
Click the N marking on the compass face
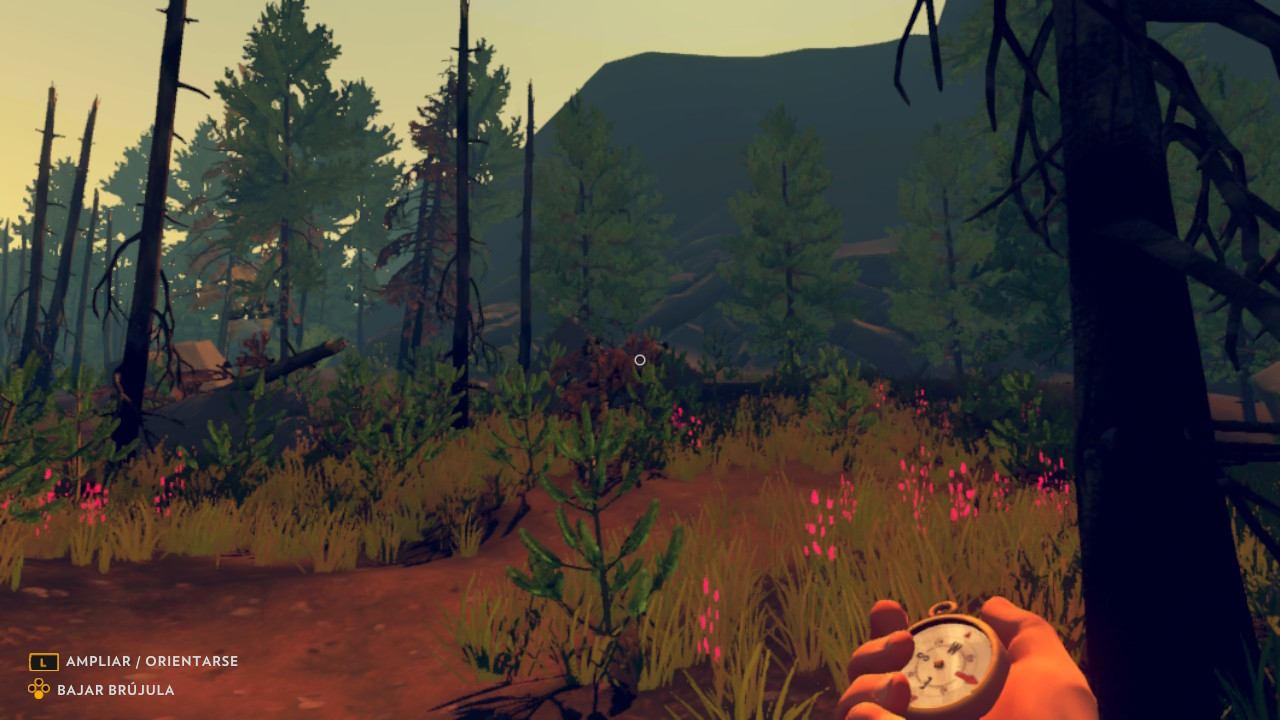[x=955, y=648]
